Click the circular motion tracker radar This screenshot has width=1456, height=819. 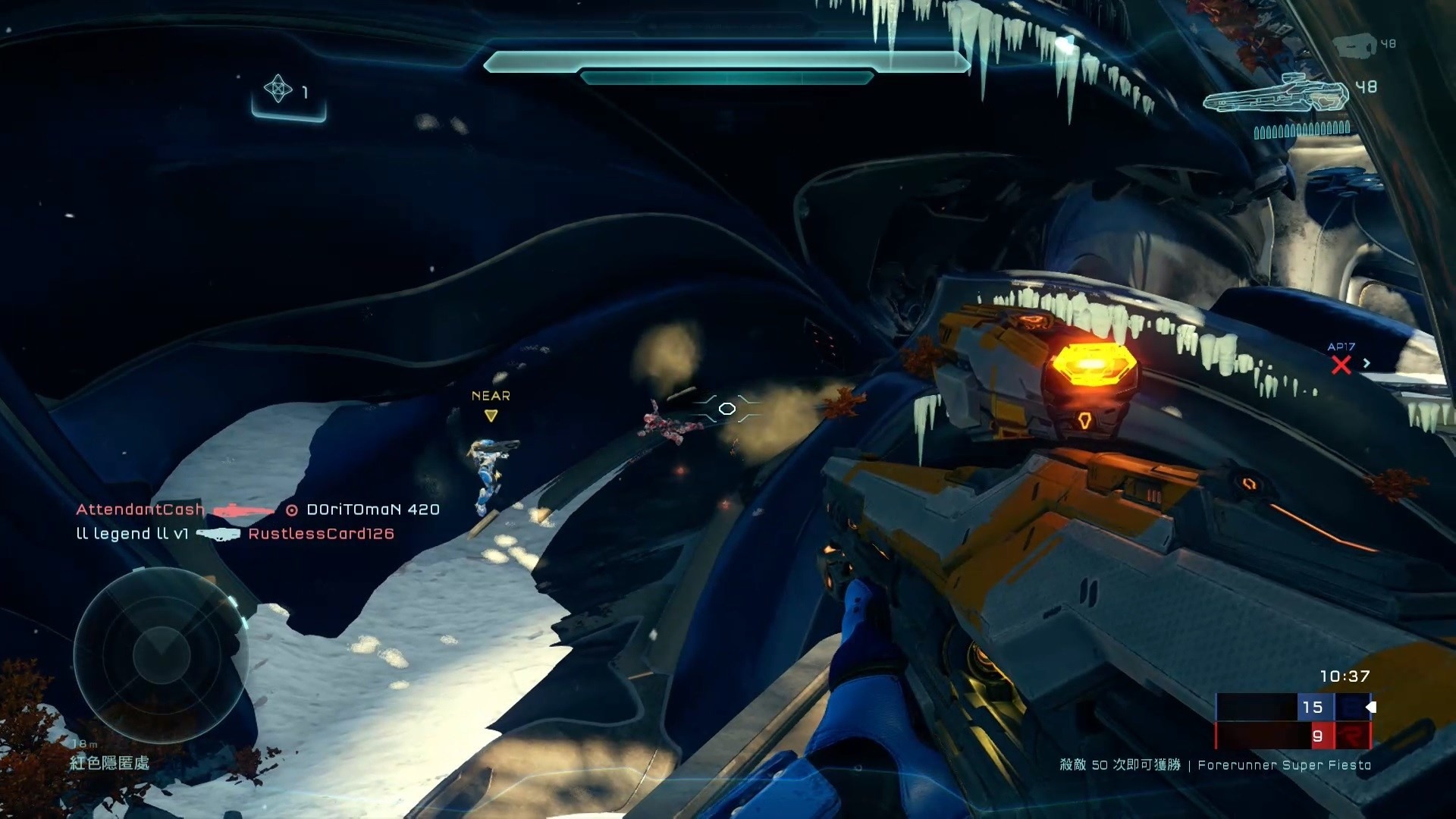click(161, 655)
